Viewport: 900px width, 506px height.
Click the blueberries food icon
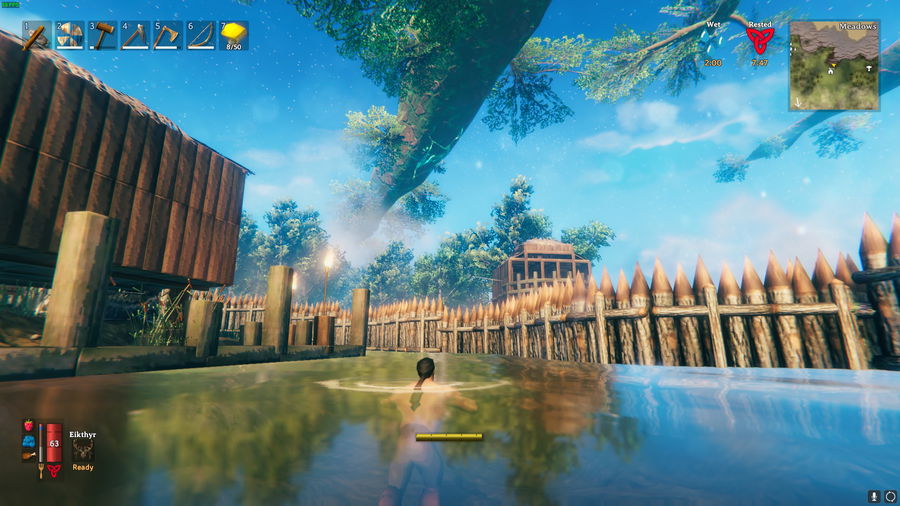(28, 441)
